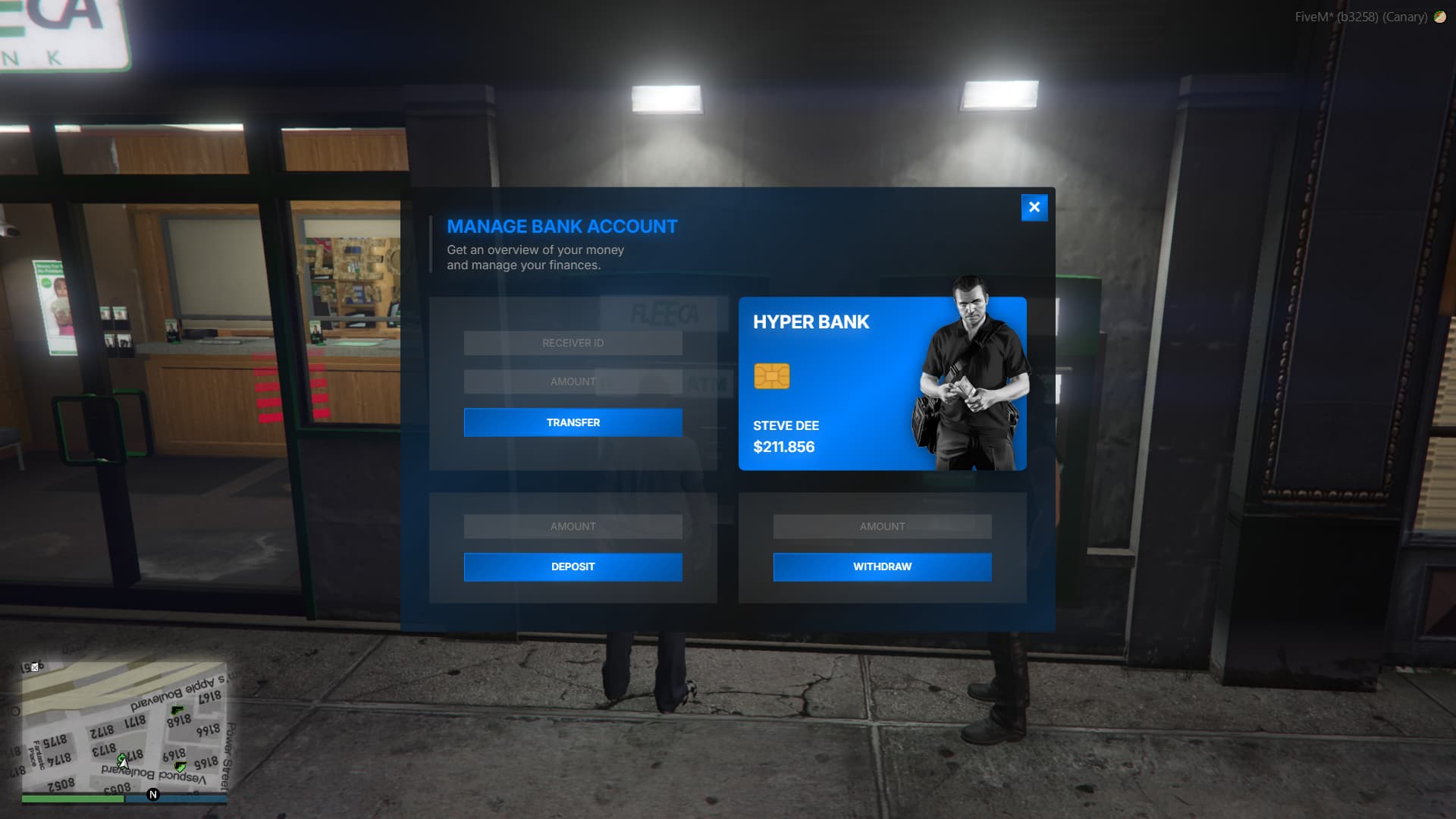Click the green health bar below the minimap
The image size is (1456, 819).
click(72, 798)
